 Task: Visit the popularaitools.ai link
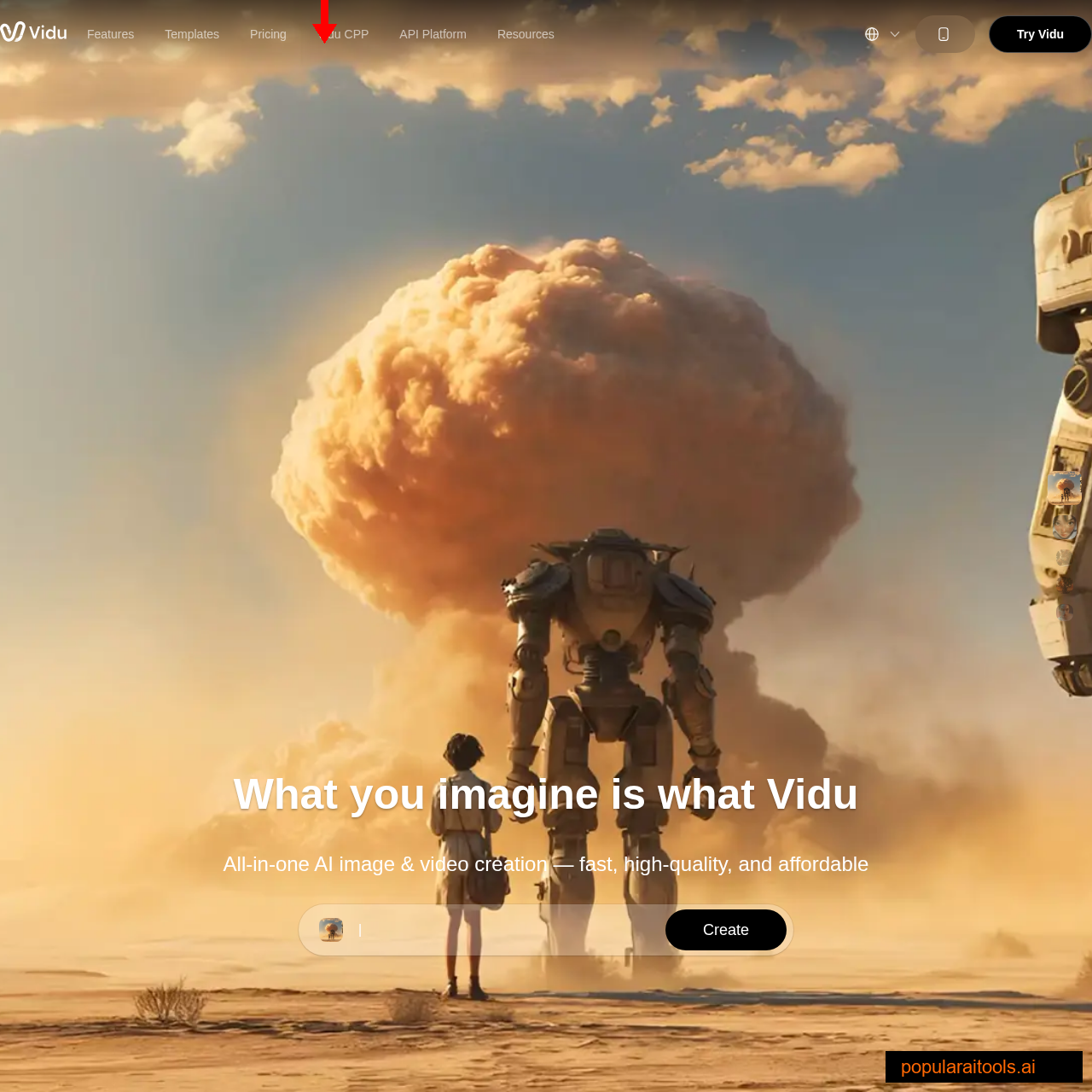tap(969, 1067)
